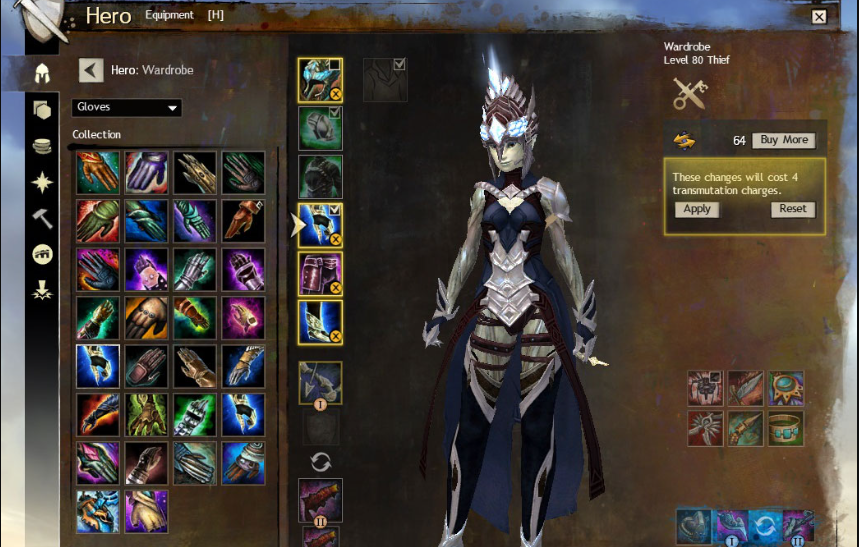Image resolution: width=859 pixels, height=547 pixels.
Task: Swap weapon sets with the arrows icon
Action: (321, 462)
